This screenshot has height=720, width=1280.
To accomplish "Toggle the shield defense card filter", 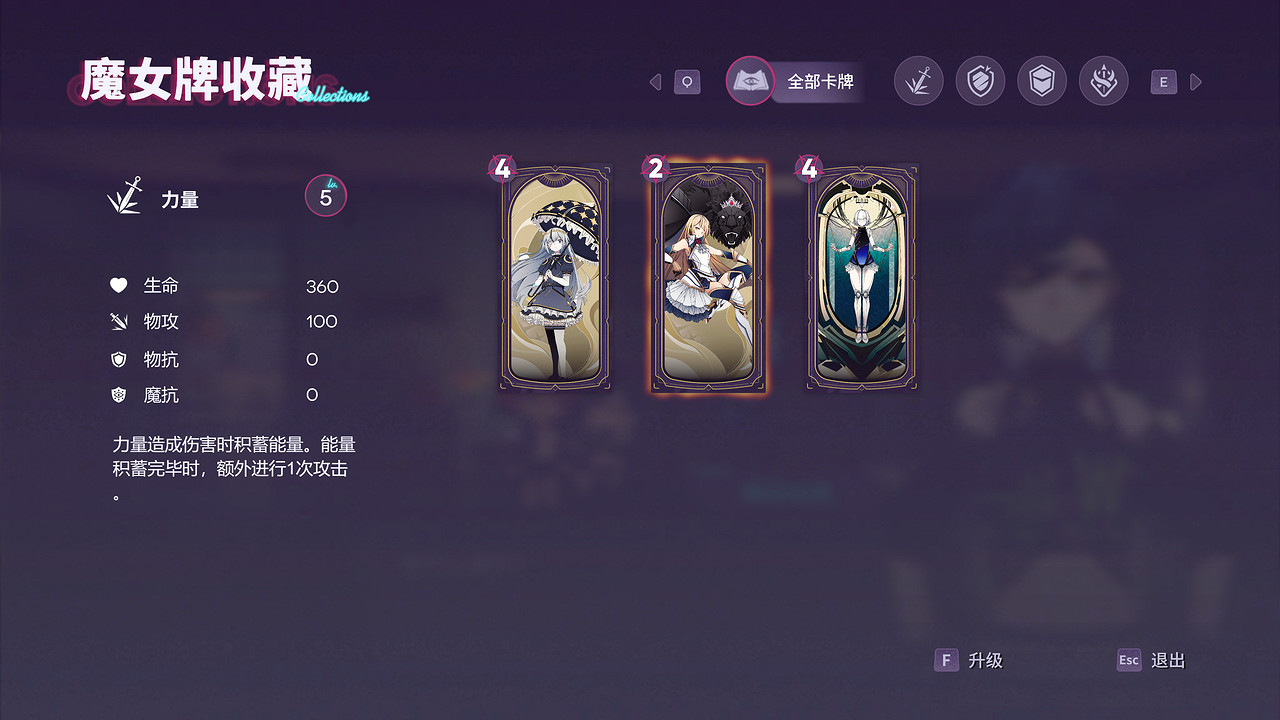I will (x=980, y=81).
